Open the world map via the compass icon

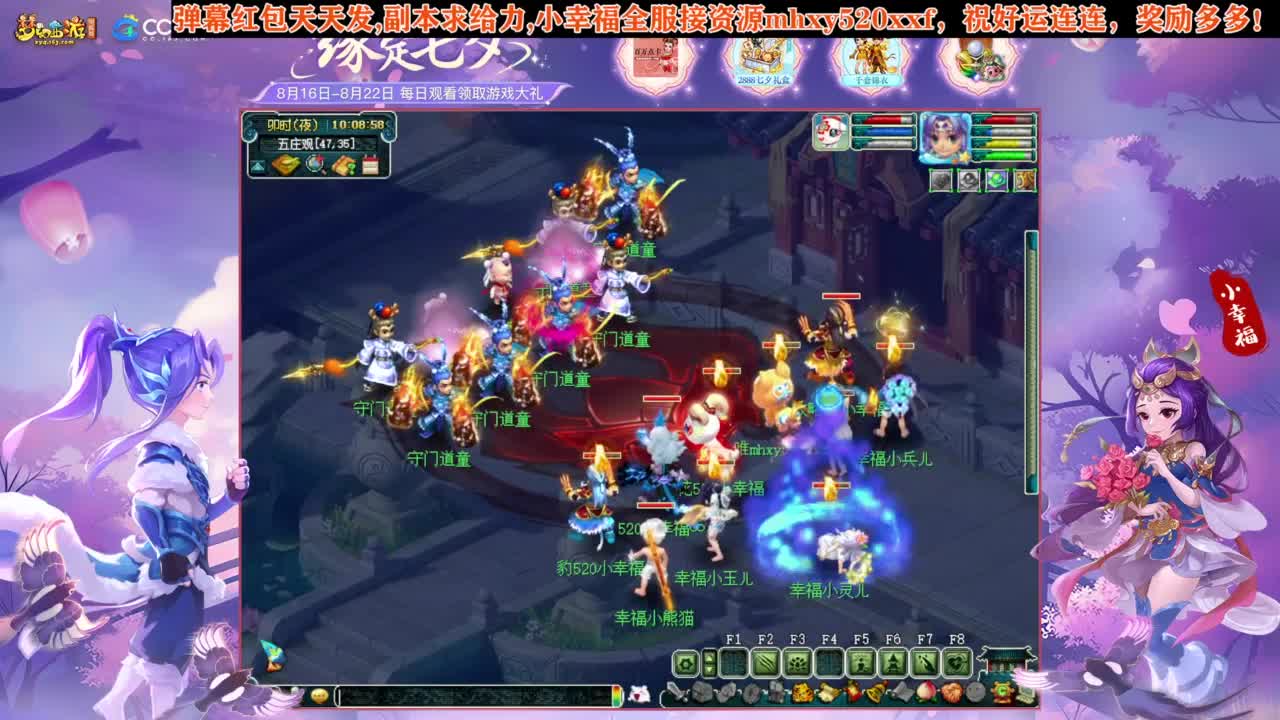pyautogui.click(x=314, y=164)
